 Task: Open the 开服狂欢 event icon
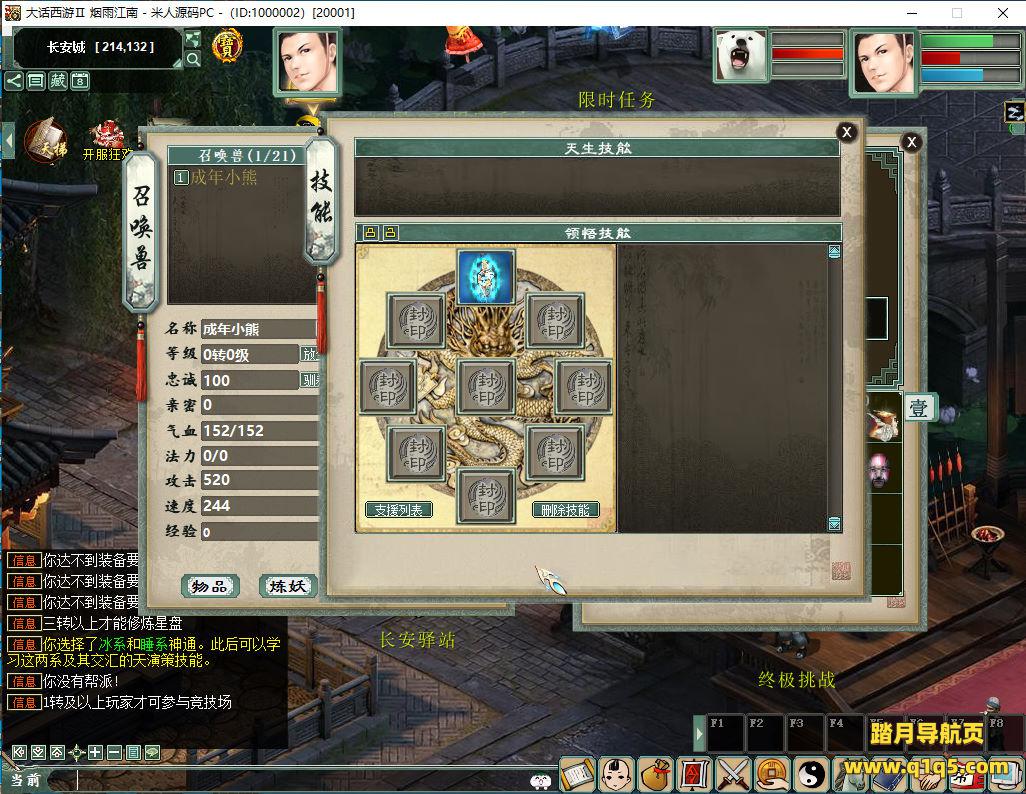pos(107,141)
